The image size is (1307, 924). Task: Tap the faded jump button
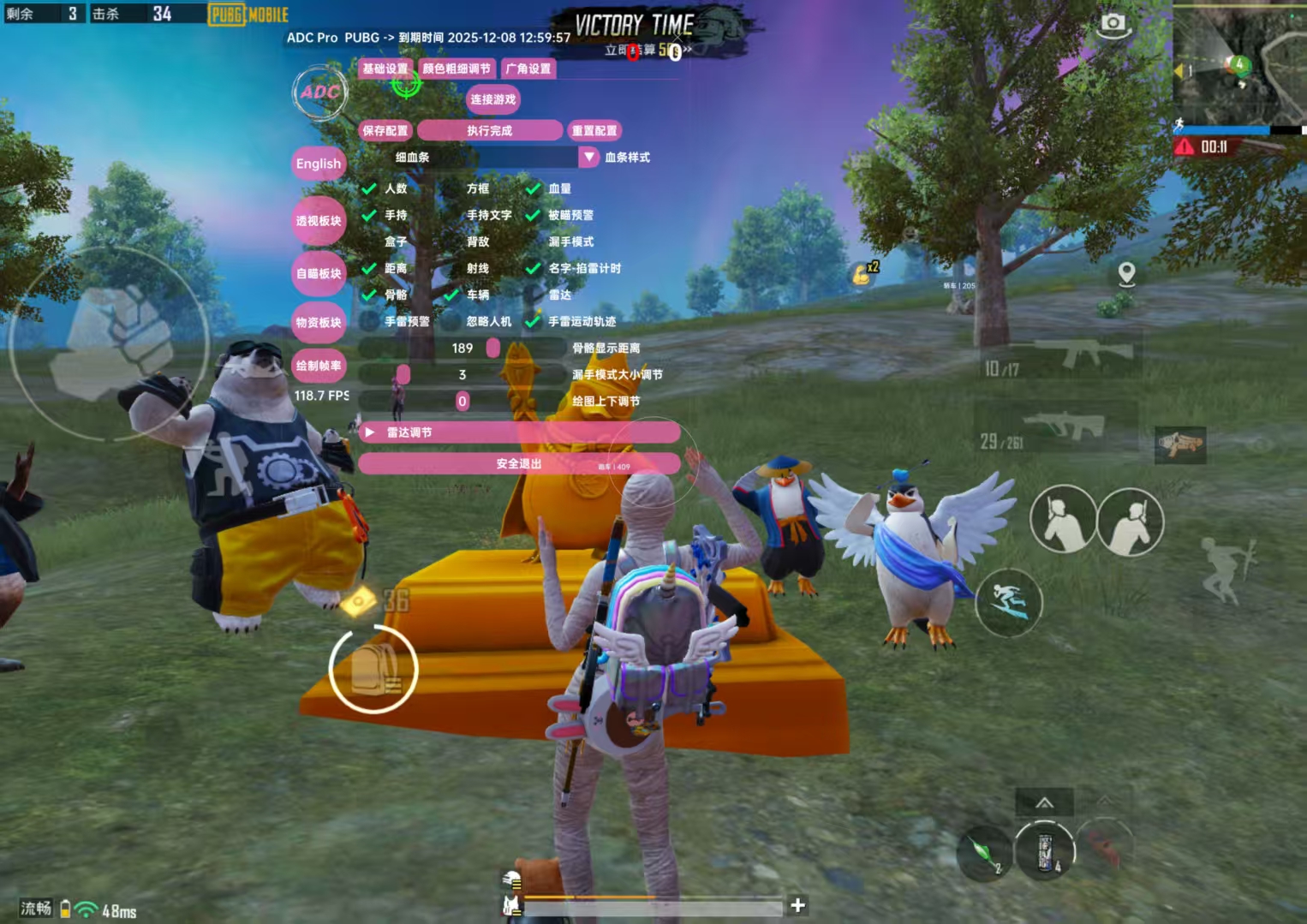[x=1226, y=569]
